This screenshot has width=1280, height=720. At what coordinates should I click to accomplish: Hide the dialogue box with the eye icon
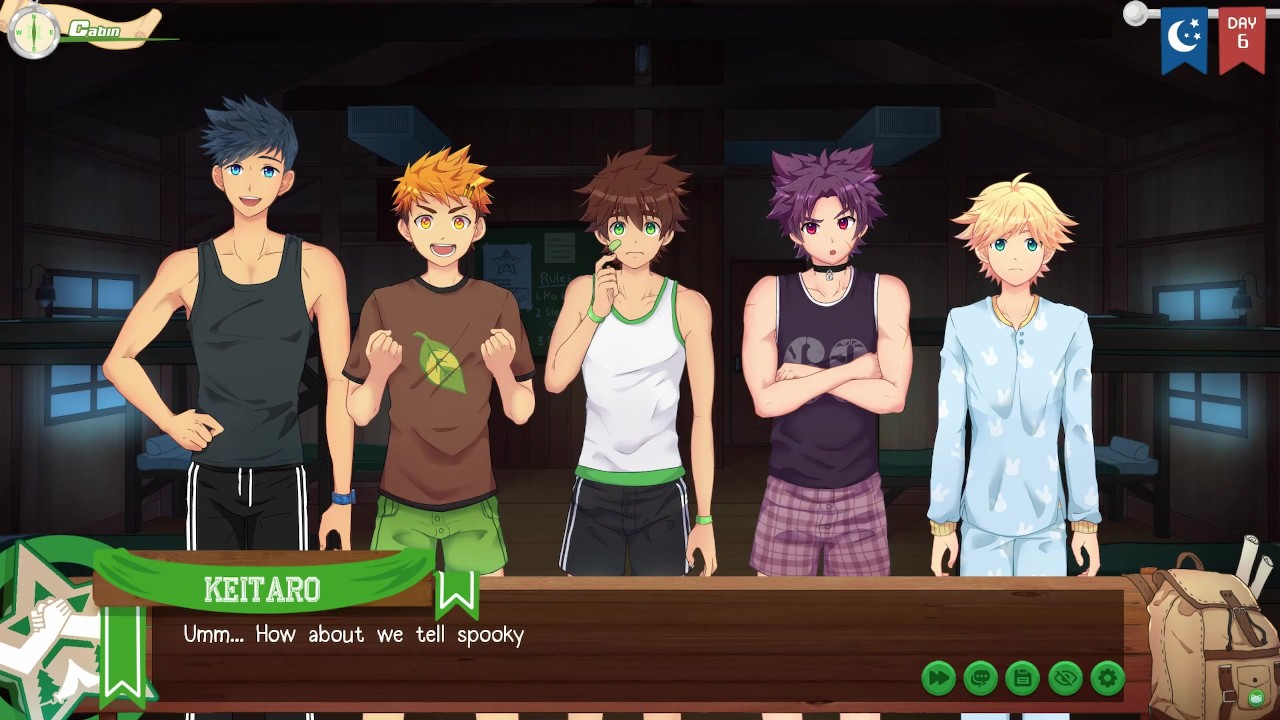(x=1065, y=678)
